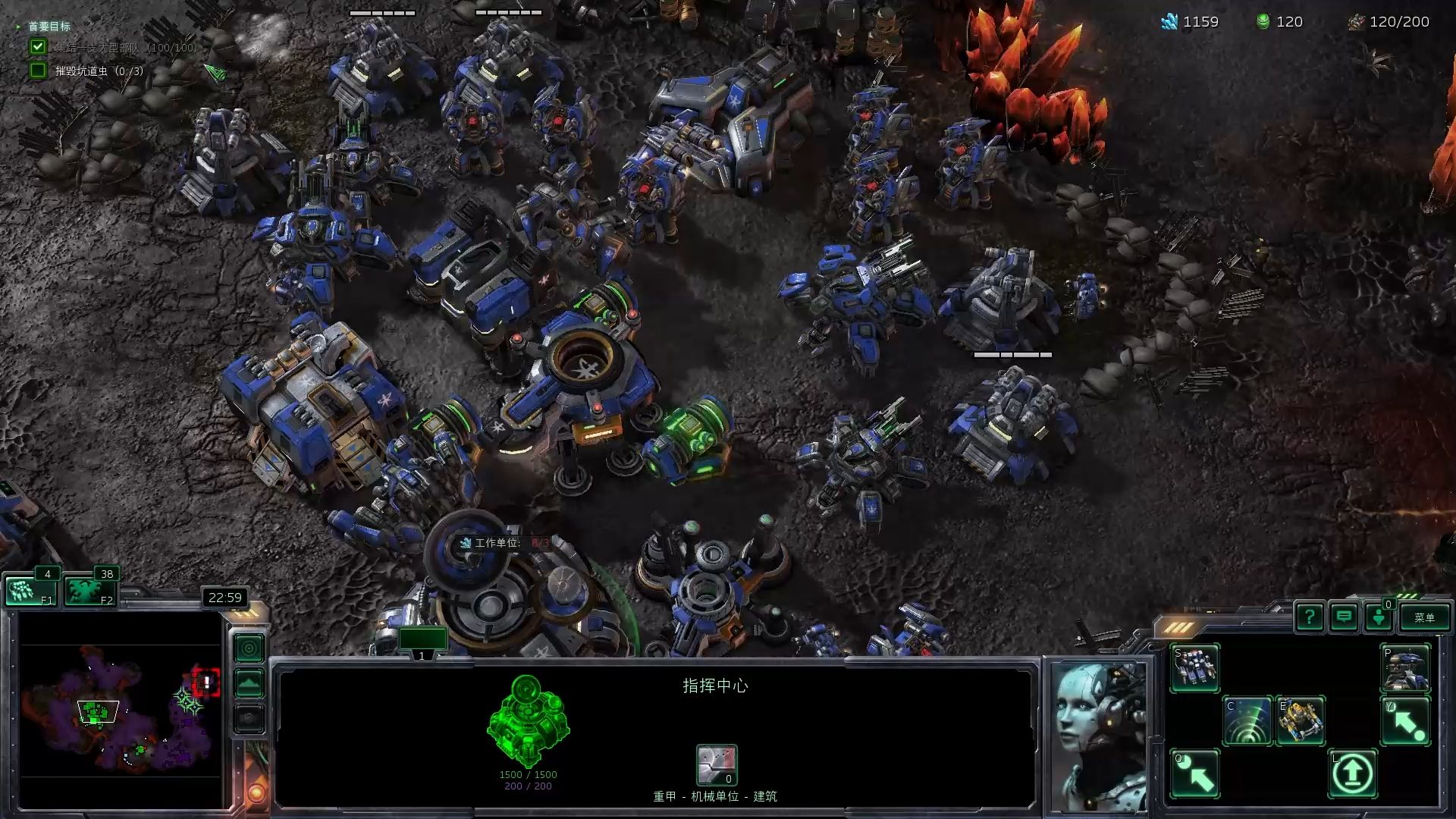
Task: Toggle minimap terrain display
Action: tap(249, 684)
